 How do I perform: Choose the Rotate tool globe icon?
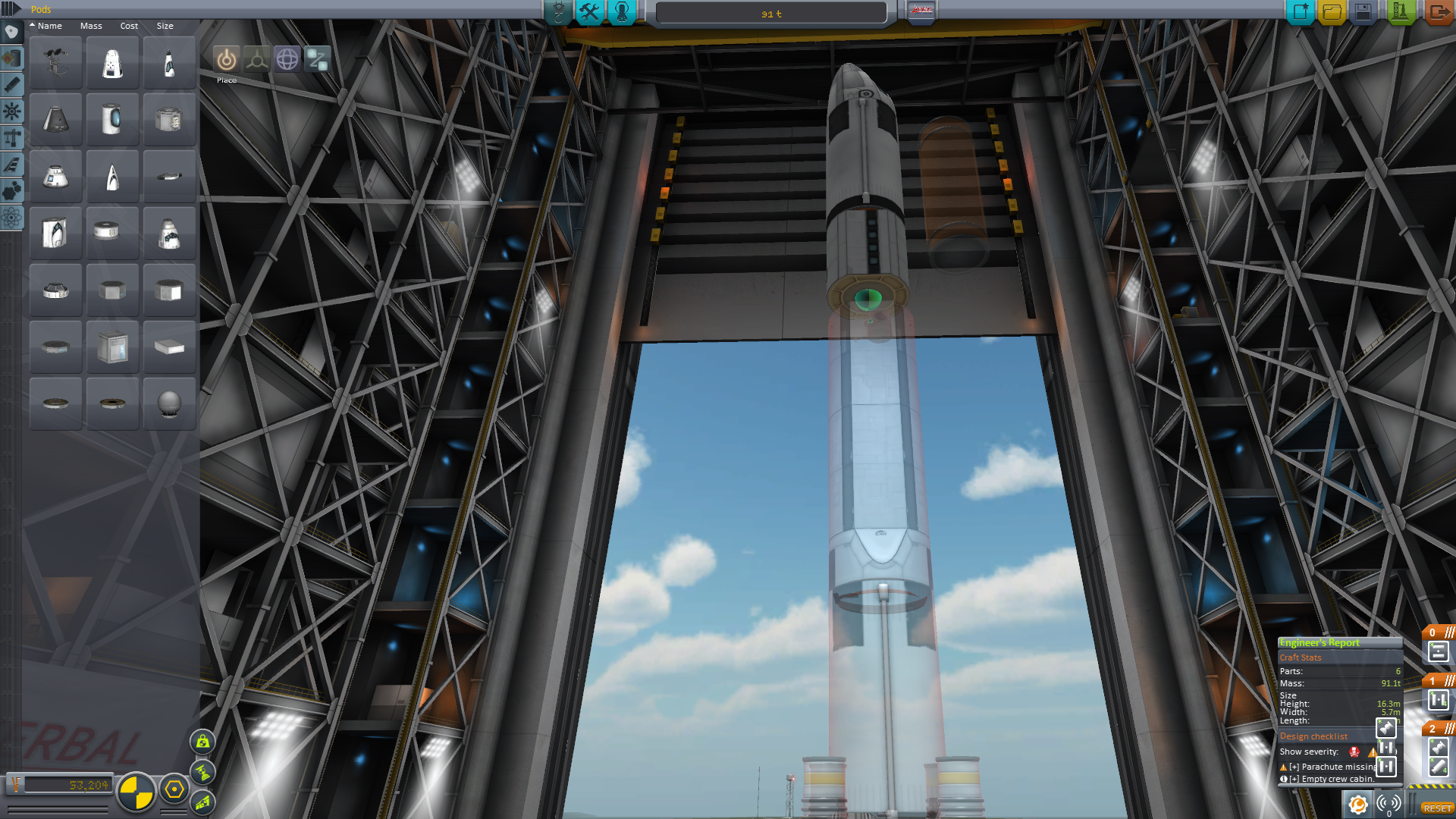coord(287,59)
